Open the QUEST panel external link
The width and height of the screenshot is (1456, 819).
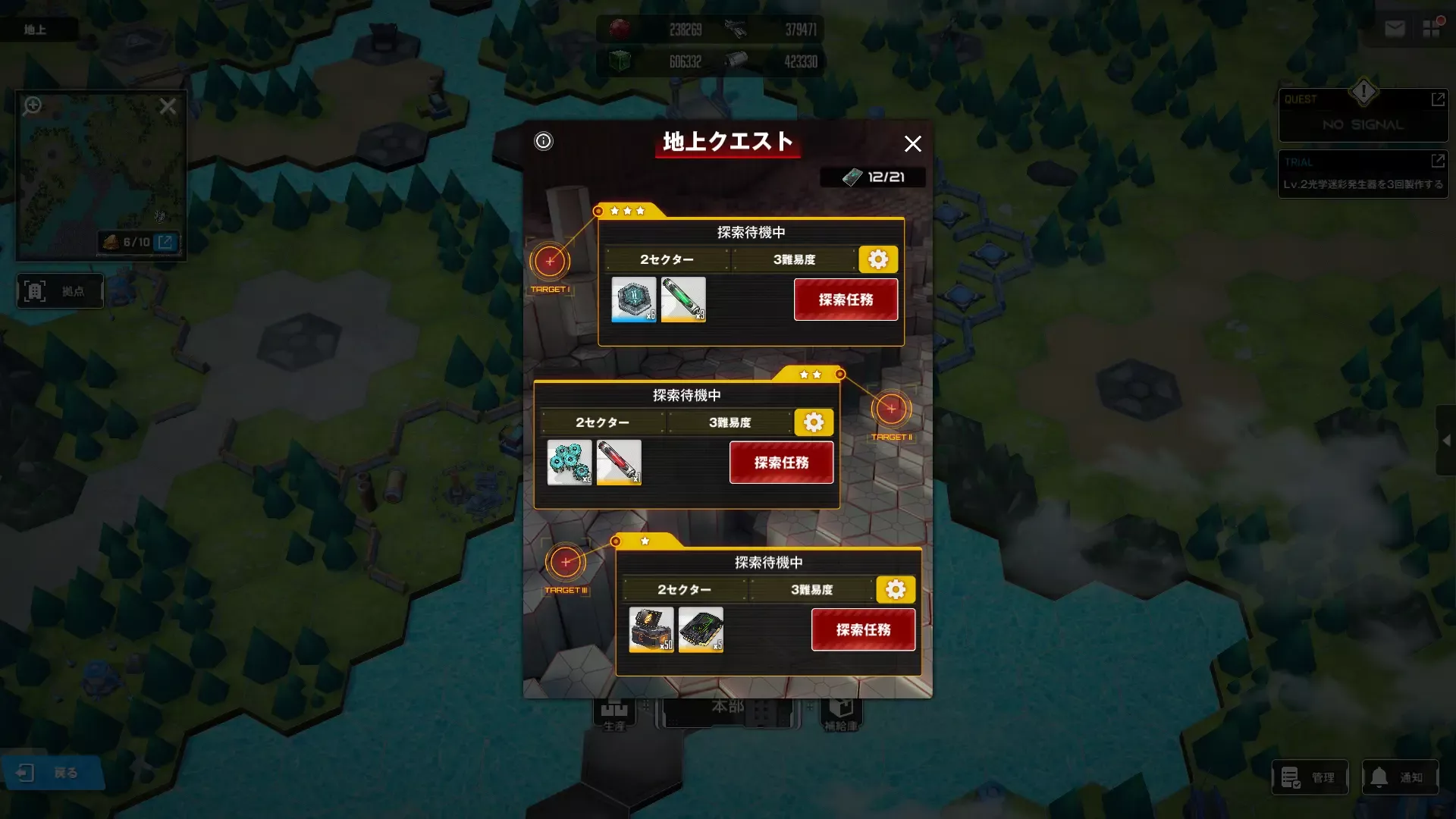coord(1439,99)
